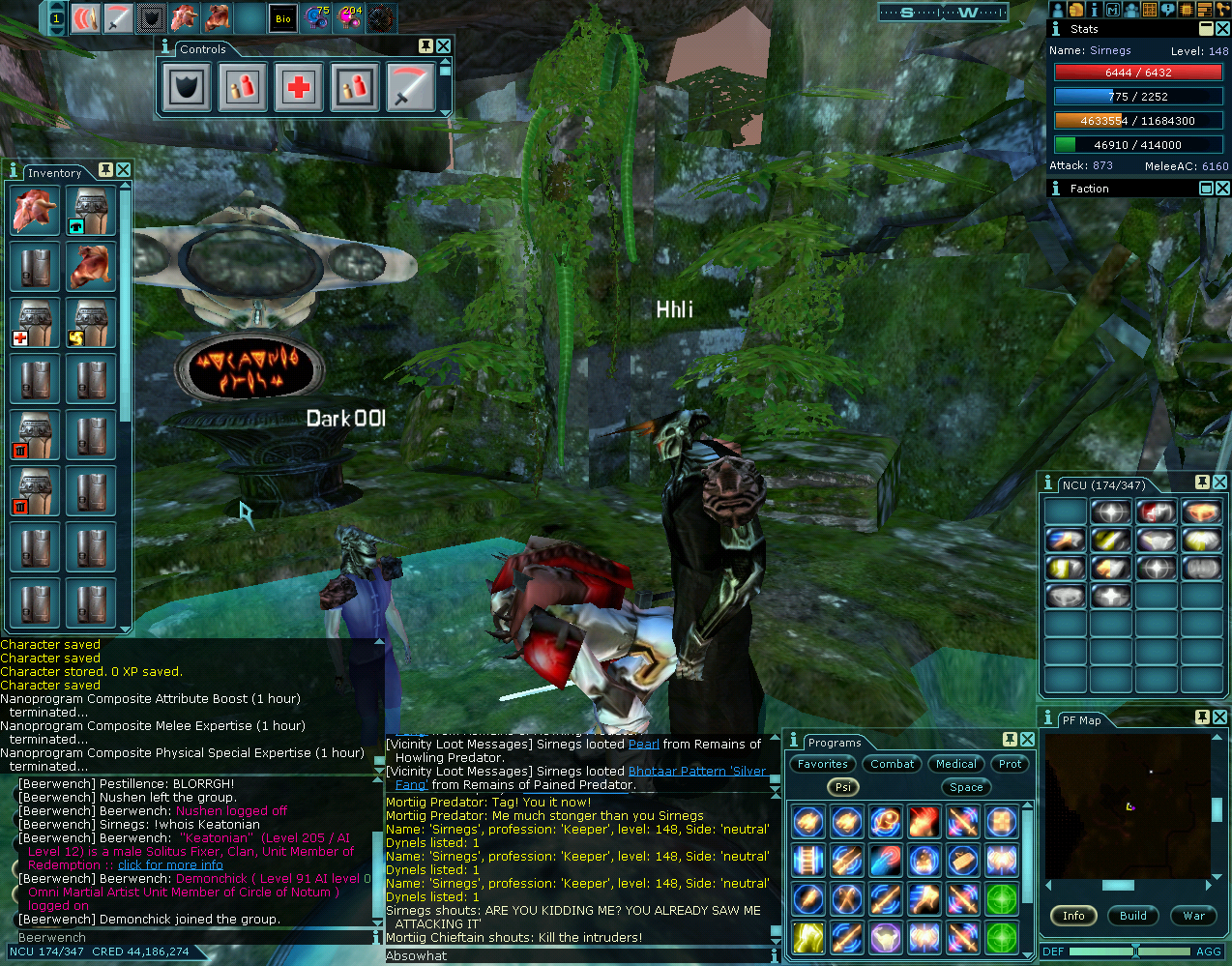Switch to the Combat programs tab

click(x=892, y=764)
